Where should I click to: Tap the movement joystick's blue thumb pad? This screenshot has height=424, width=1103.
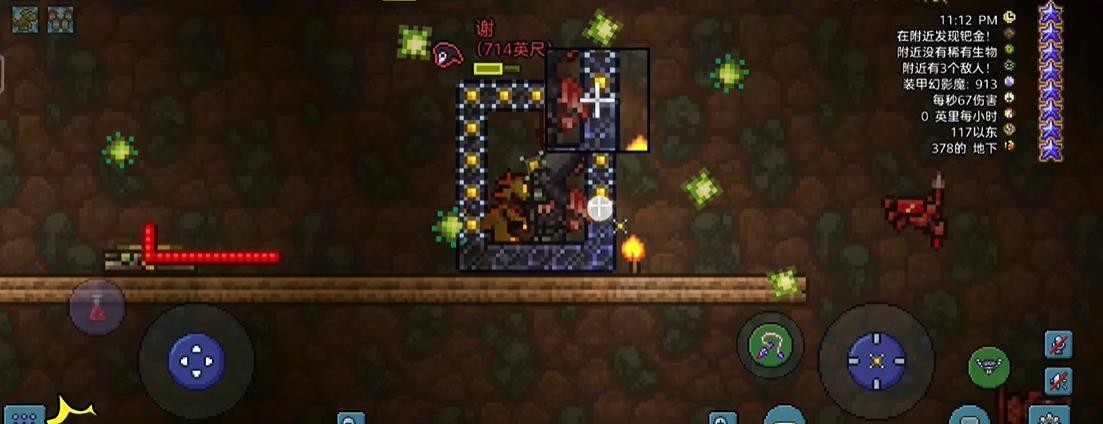coord(196,358)
